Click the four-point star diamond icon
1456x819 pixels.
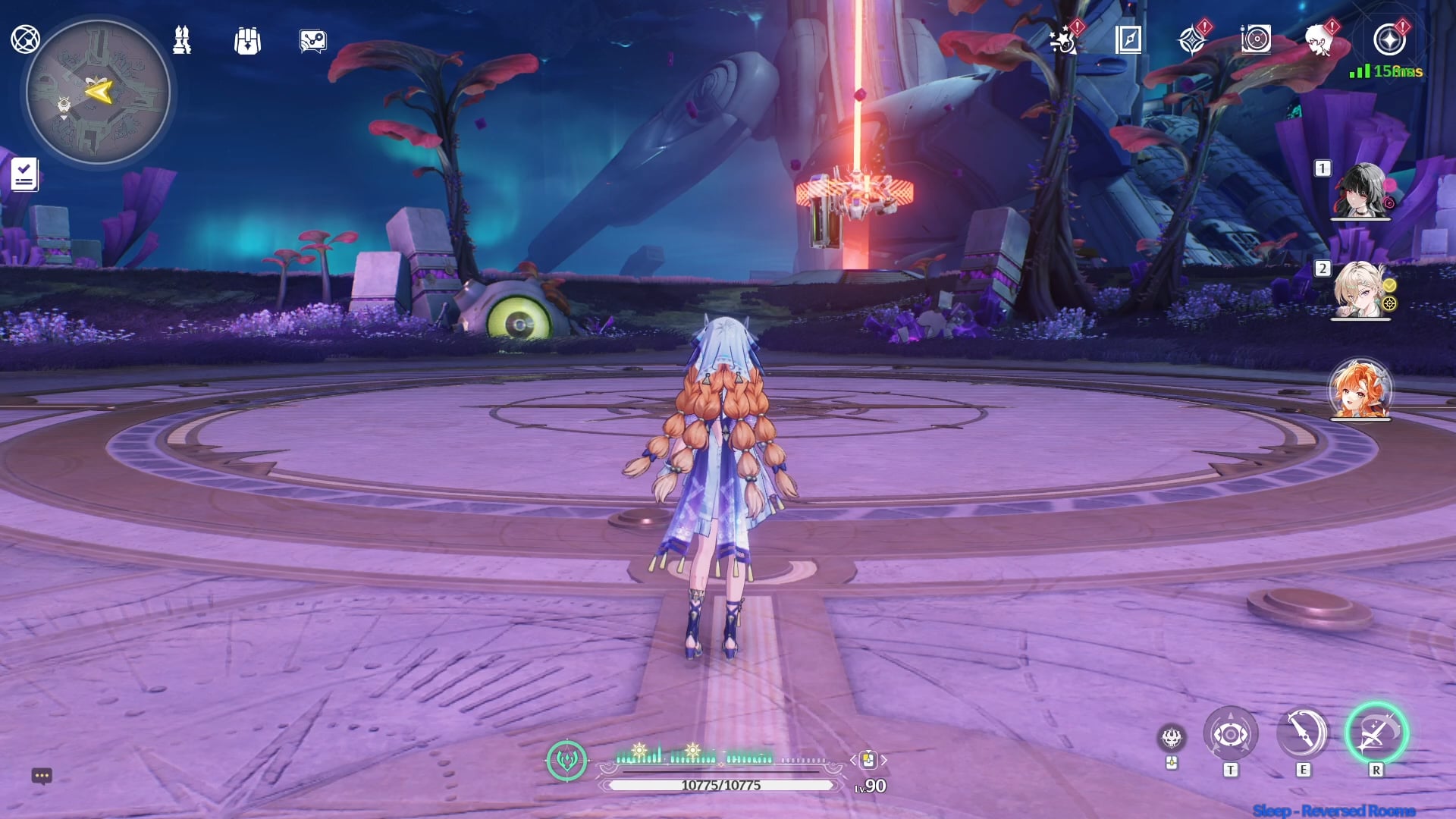pyautogui.click(x=1192, y=39)
